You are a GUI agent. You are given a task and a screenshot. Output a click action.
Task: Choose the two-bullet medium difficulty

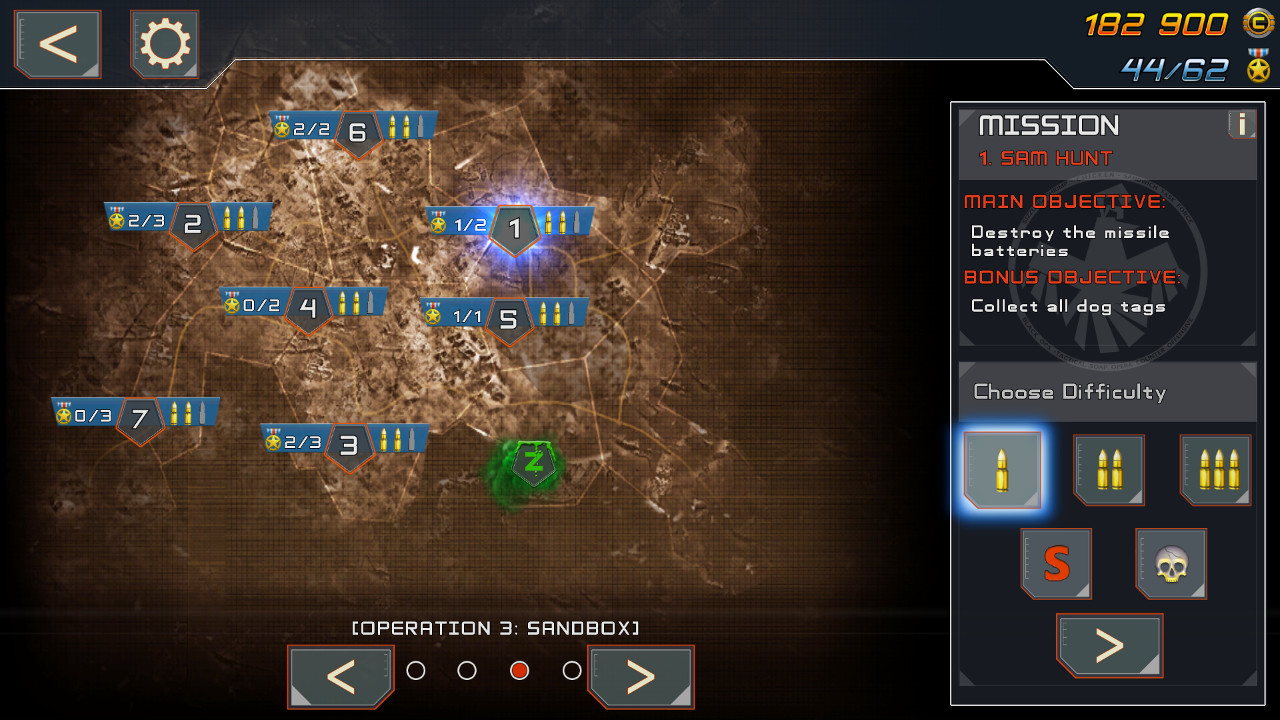1109,470
